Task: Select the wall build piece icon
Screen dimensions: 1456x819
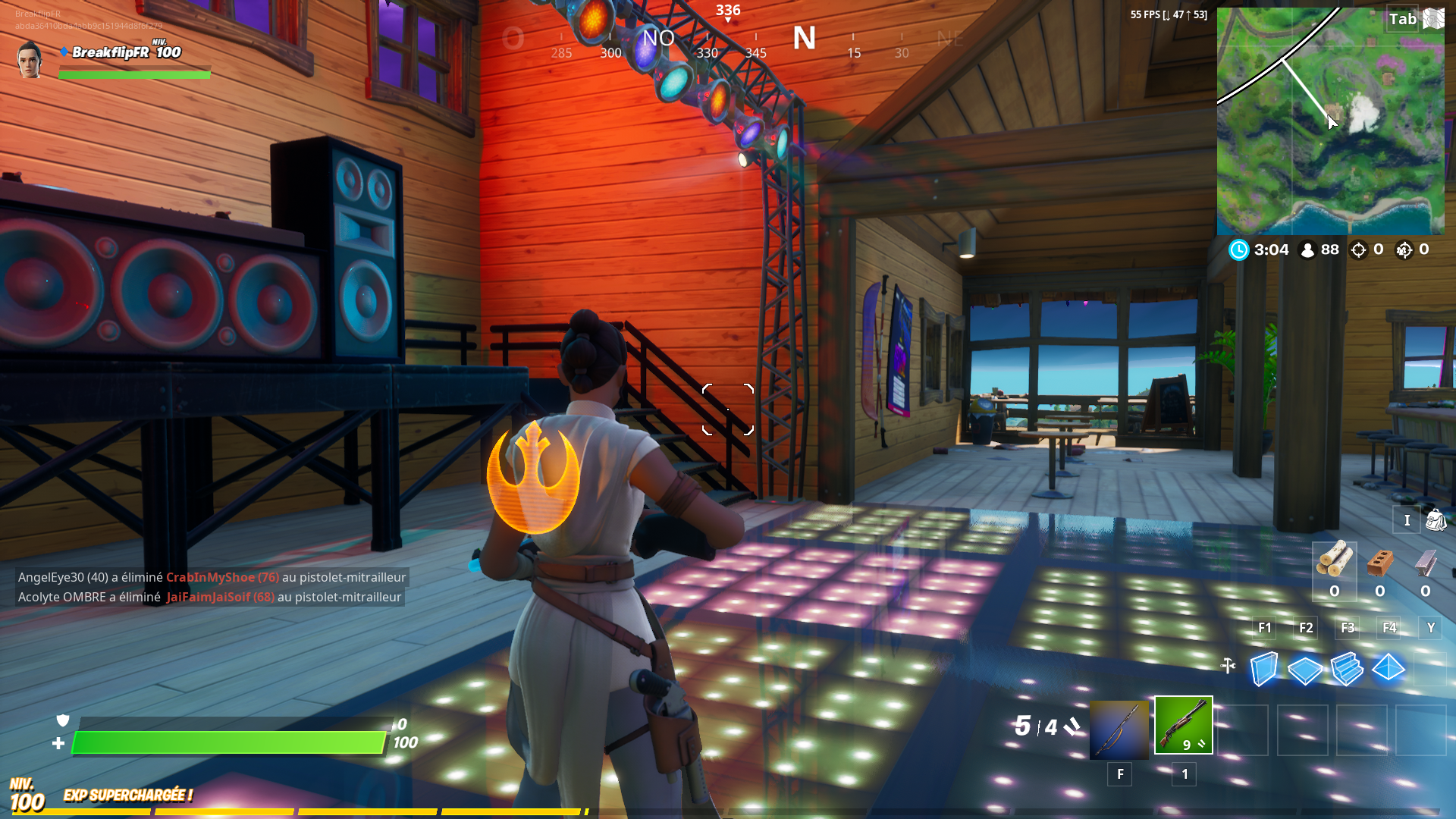Action: (1263, 670)
